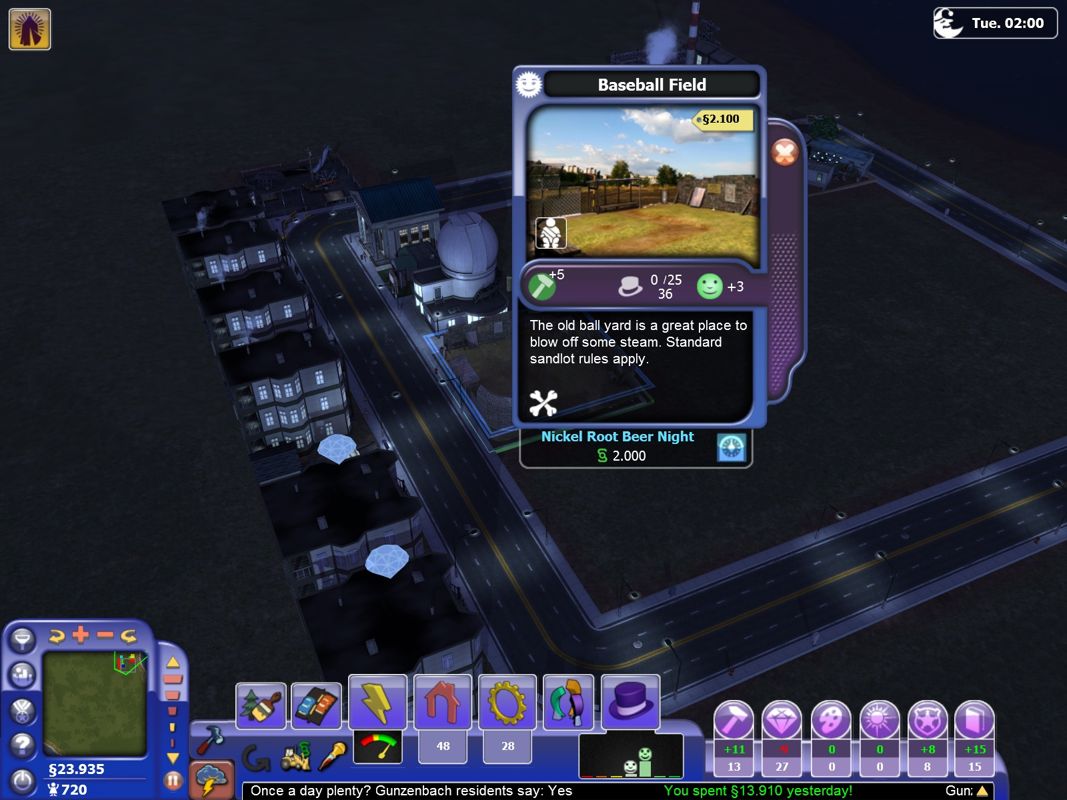Image resolution: width=1067 pixels, height=800 pixels.
Task: Activate the storm cloud lightning power
Action: tap(211, 780)
